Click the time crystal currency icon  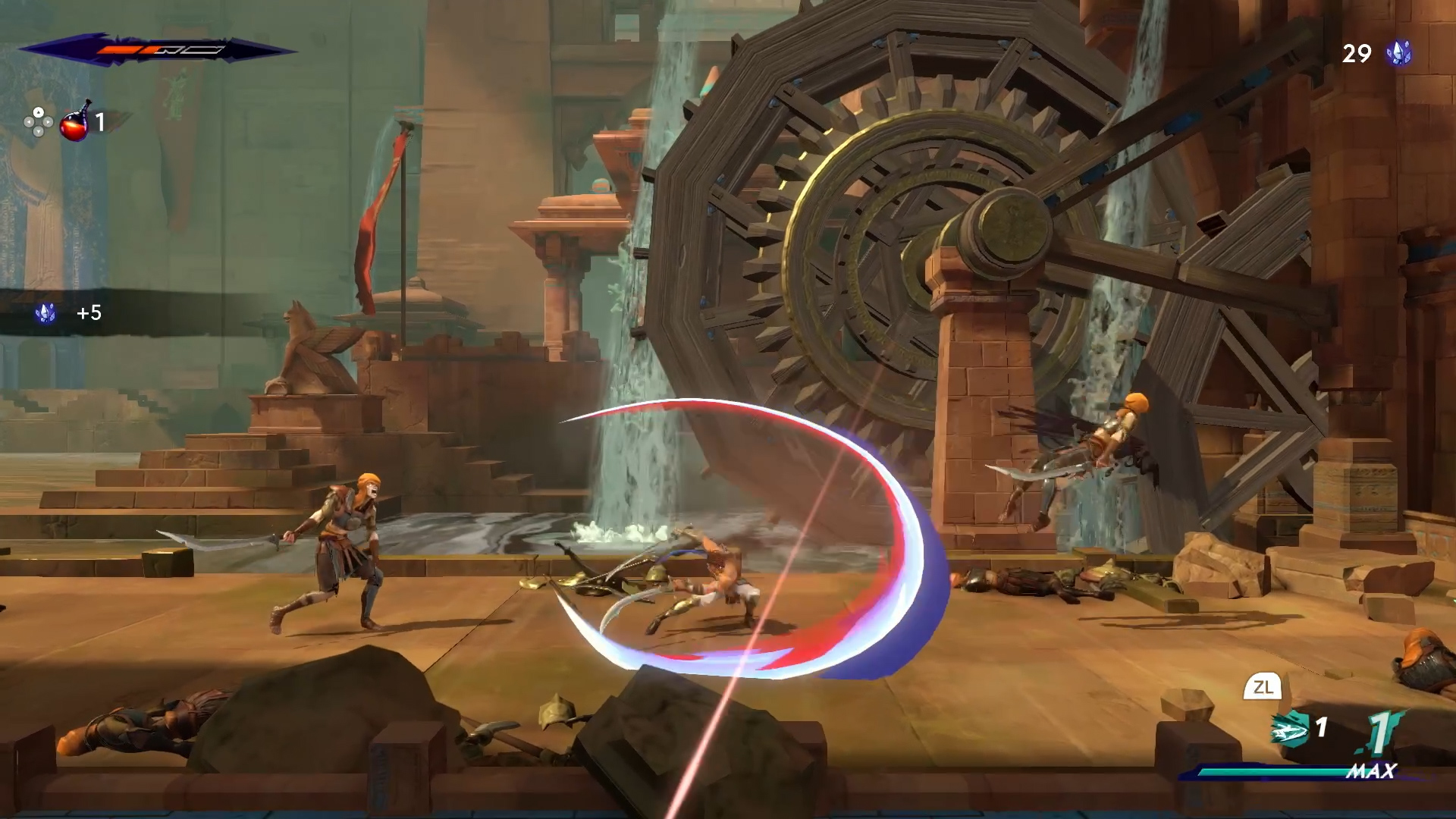1399,53
